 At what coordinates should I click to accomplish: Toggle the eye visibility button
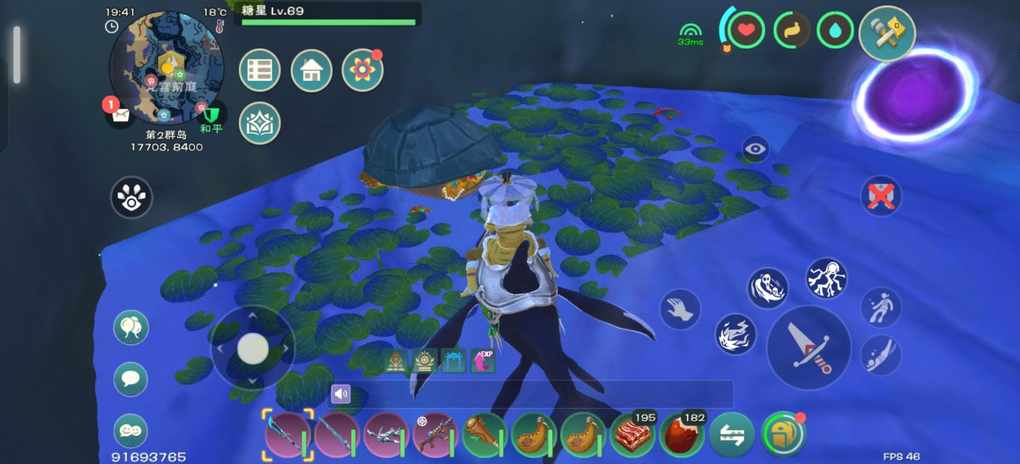point(755,150)
